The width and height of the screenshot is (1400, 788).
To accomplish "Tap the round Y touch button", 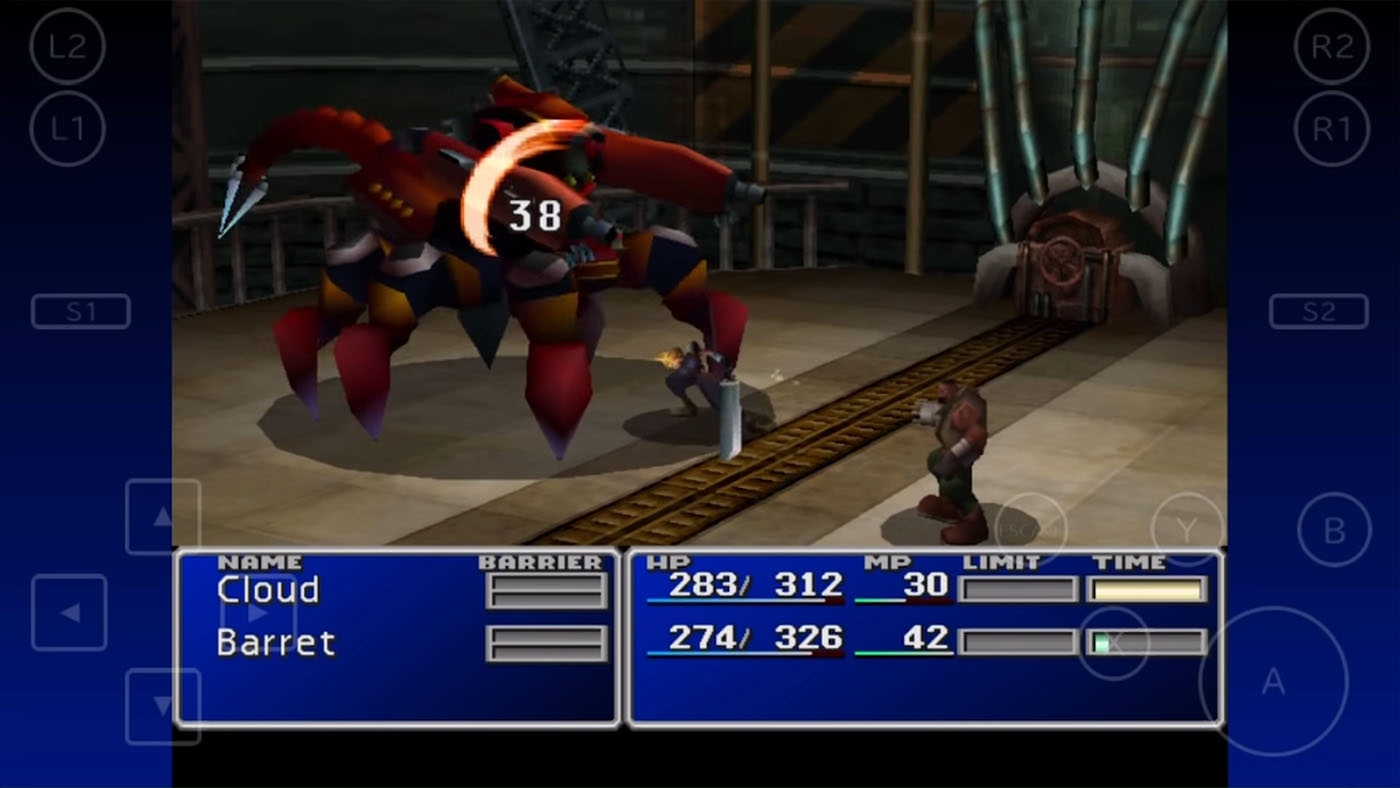I will [x=1187, y=530].
